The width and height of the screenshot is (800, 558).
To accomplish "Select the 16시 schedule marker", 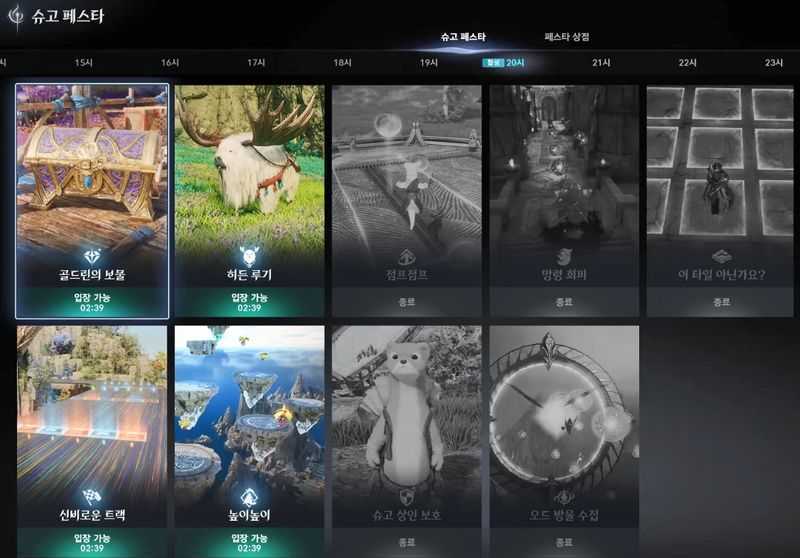I will [170, 63].
